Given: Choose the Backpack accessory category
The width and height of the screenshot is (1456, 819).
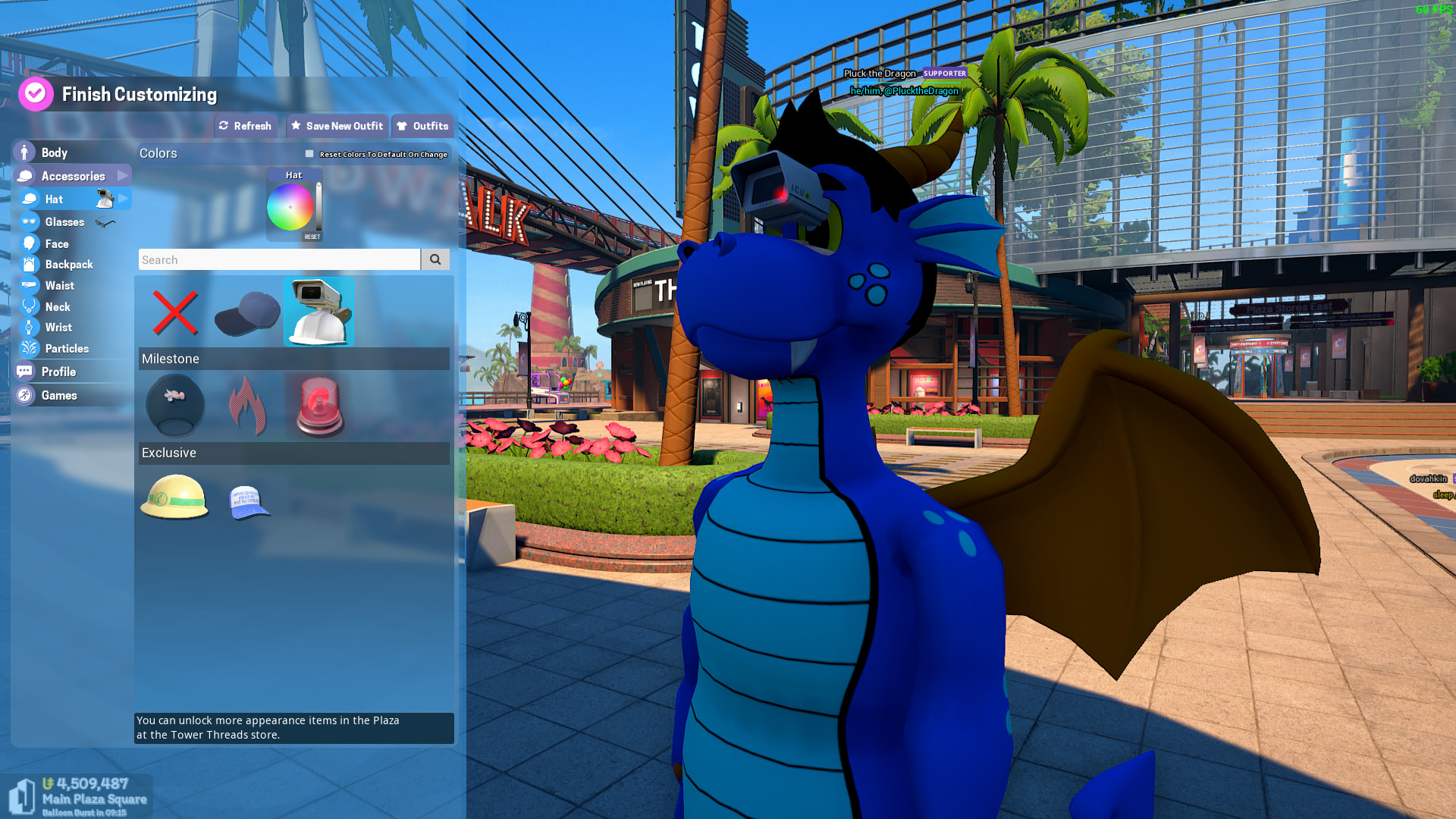Looking at the screenshot, I should (x=68, y=265).
